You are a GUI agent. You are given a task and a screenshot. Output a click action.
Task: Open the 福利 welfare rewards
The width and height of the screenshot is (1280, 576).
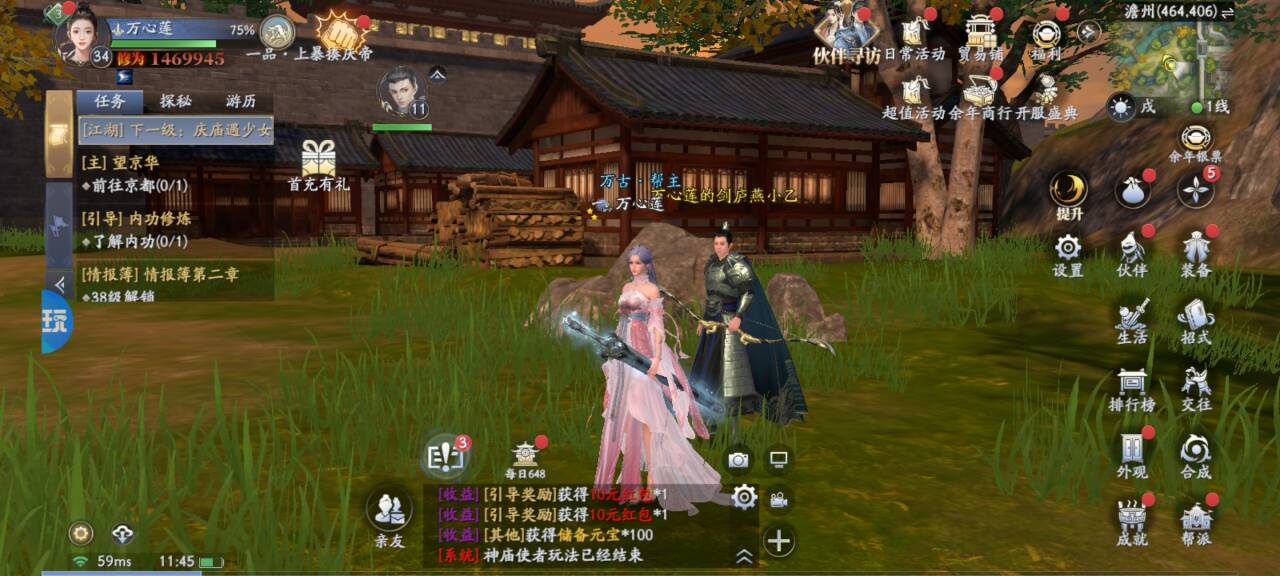(1046, 36)
